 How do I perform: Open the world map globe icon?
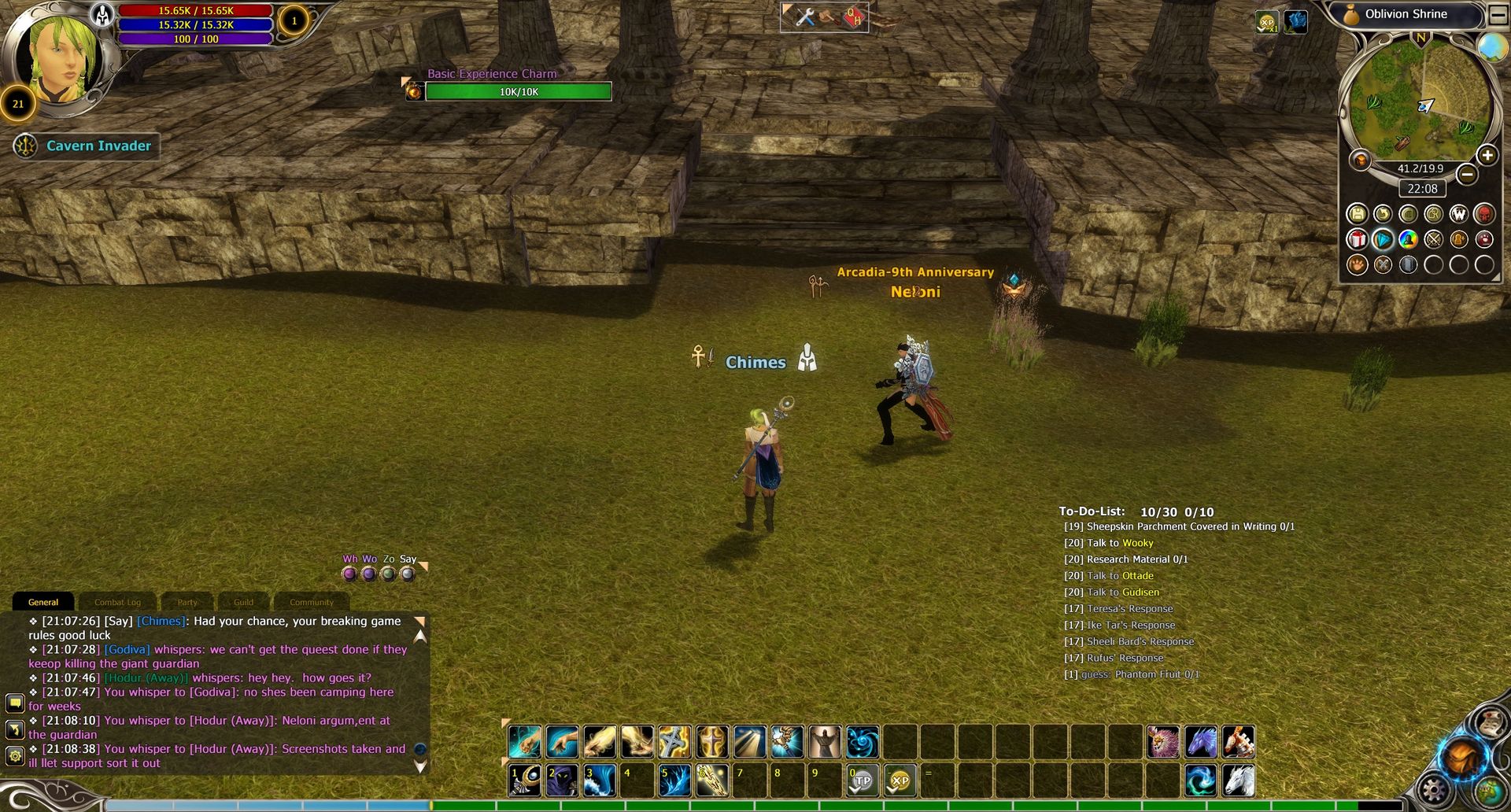1491,47
